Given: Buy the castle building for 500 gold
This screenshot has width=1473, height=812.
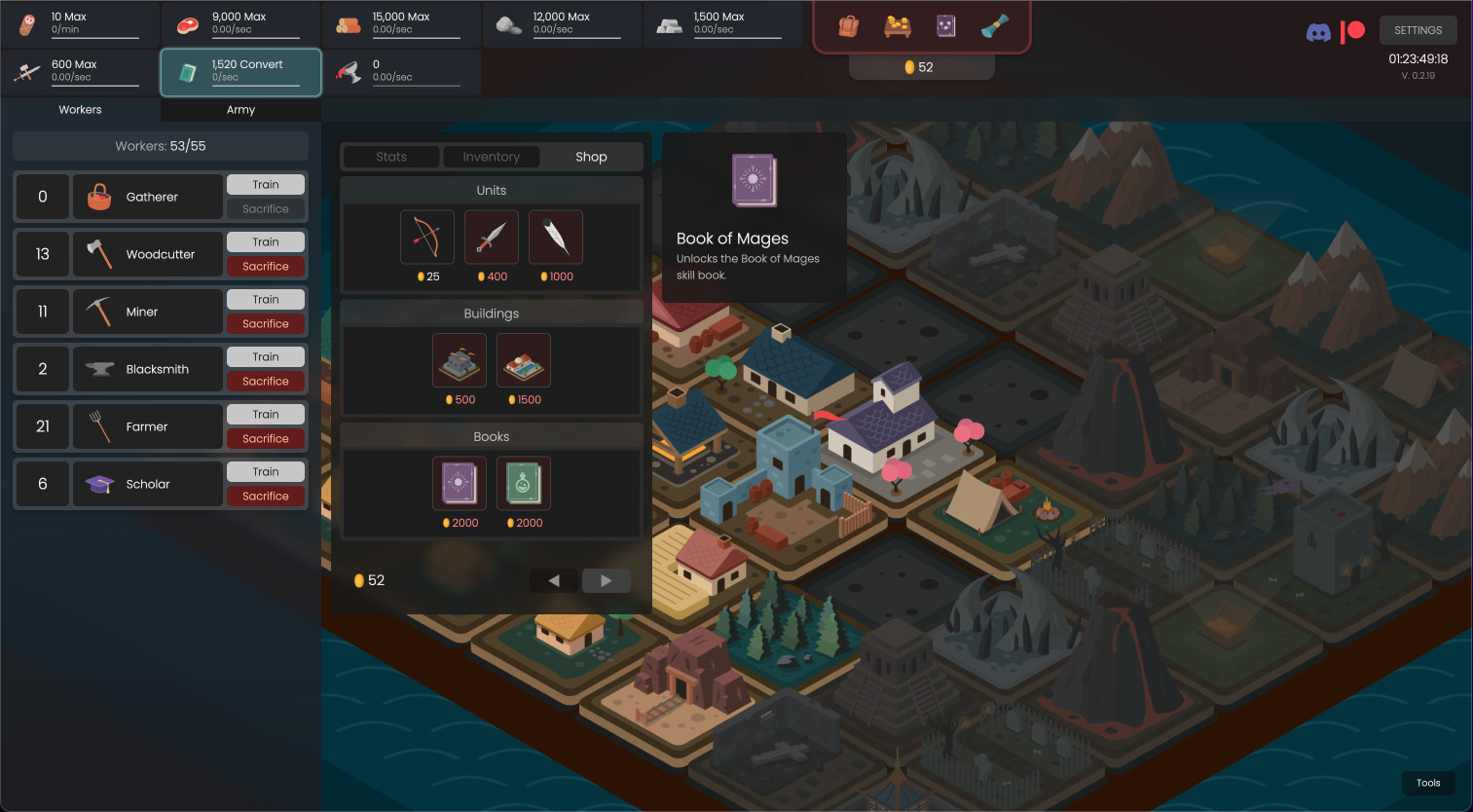Looking at the screenshot, I should [x=459, y=359].
